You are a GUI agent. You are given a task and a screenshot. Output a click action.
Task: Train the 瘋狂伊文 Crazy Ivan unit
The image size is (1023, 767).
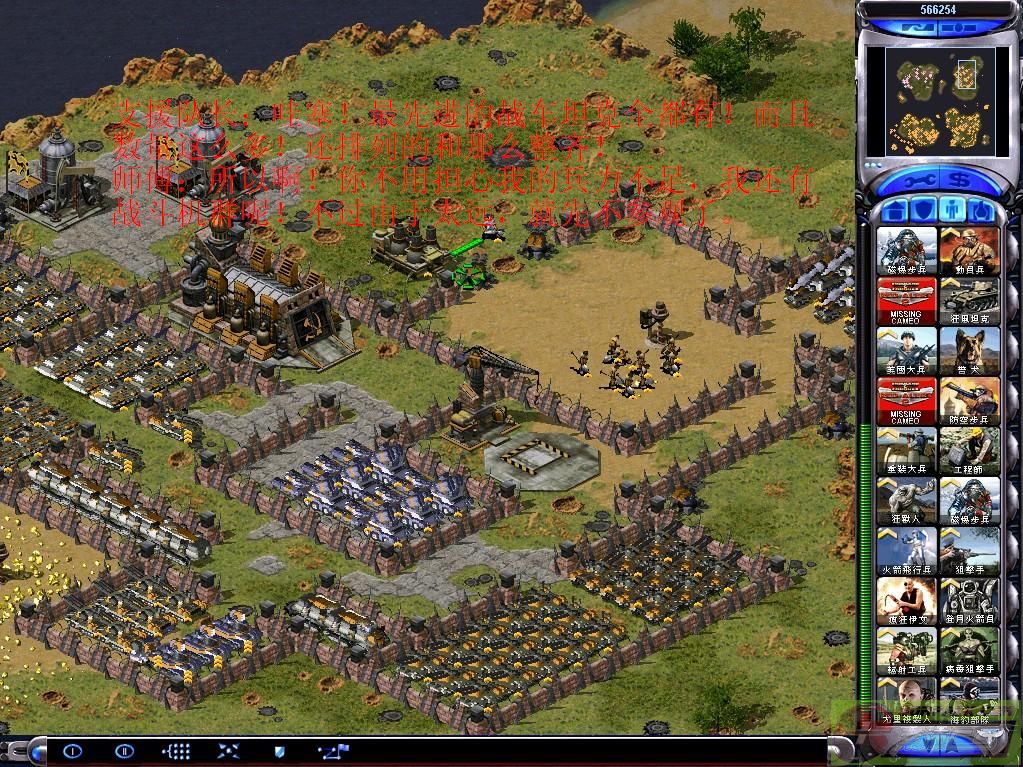tap(907, 601)
